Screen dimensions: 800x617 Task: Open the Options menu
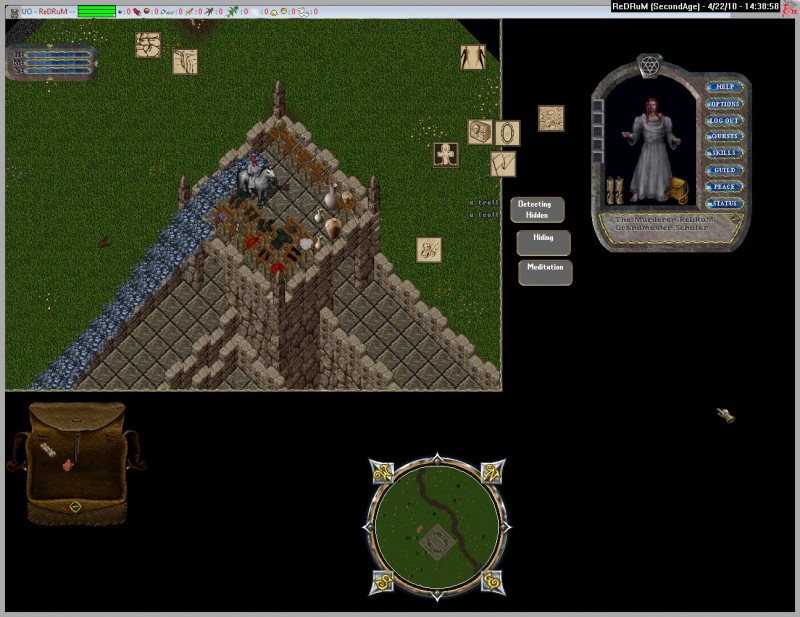723,104
